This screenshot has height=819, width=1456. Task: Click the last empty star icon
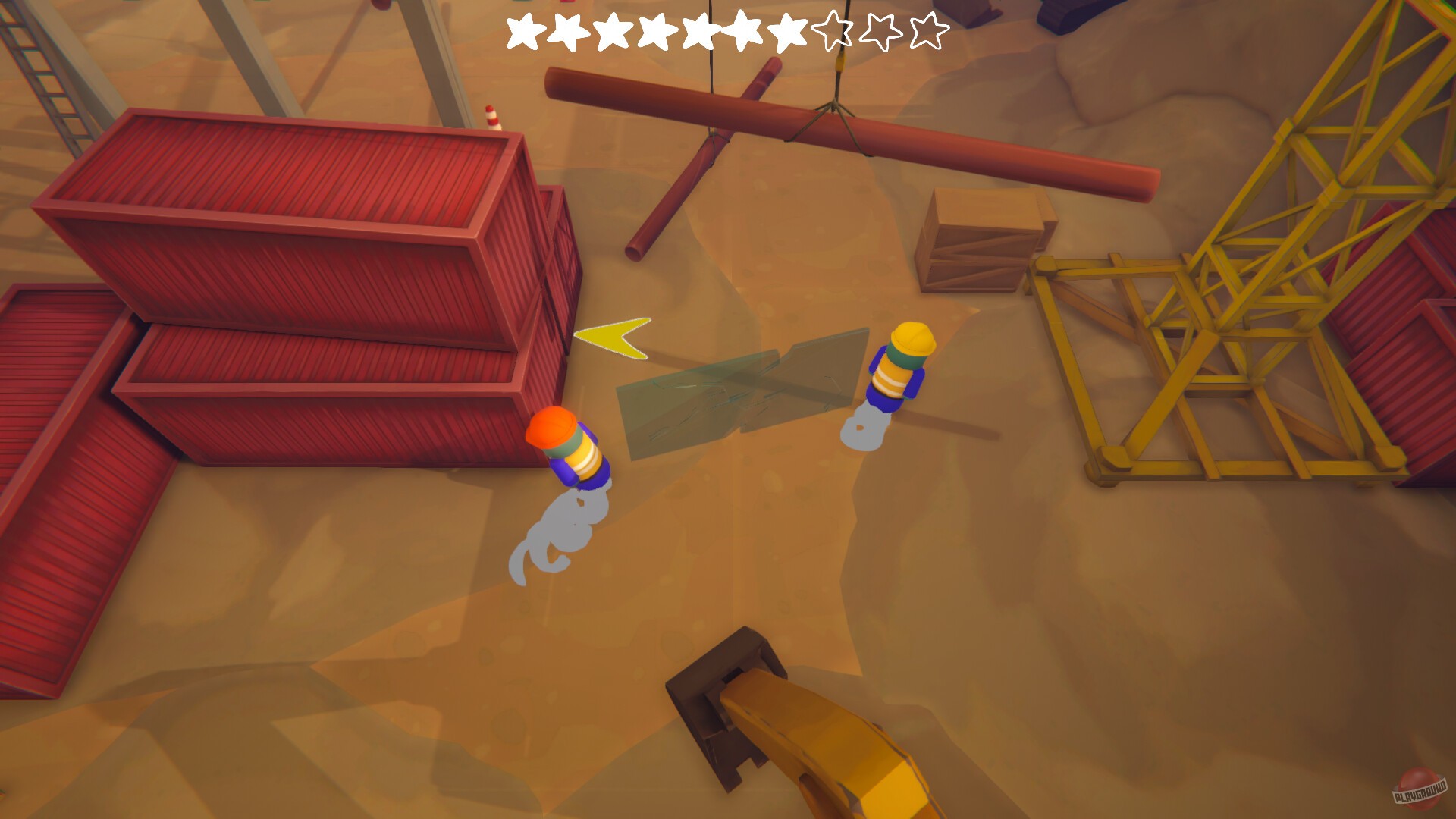click(927, 32)
